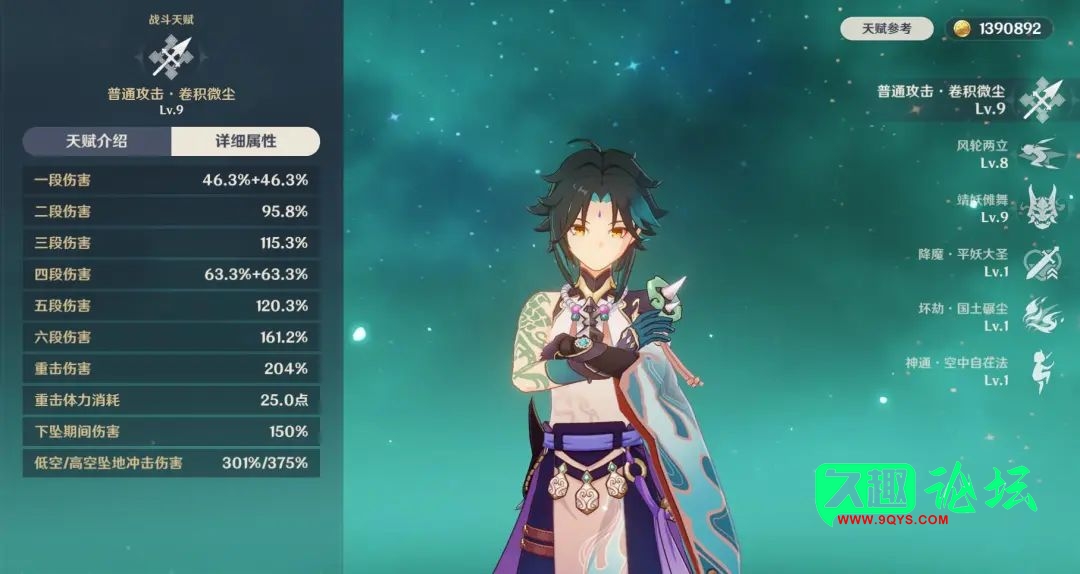The image size is (1080, 574).
Task: Select the 详细属性 tab
Action: click(x=246, y=142)
